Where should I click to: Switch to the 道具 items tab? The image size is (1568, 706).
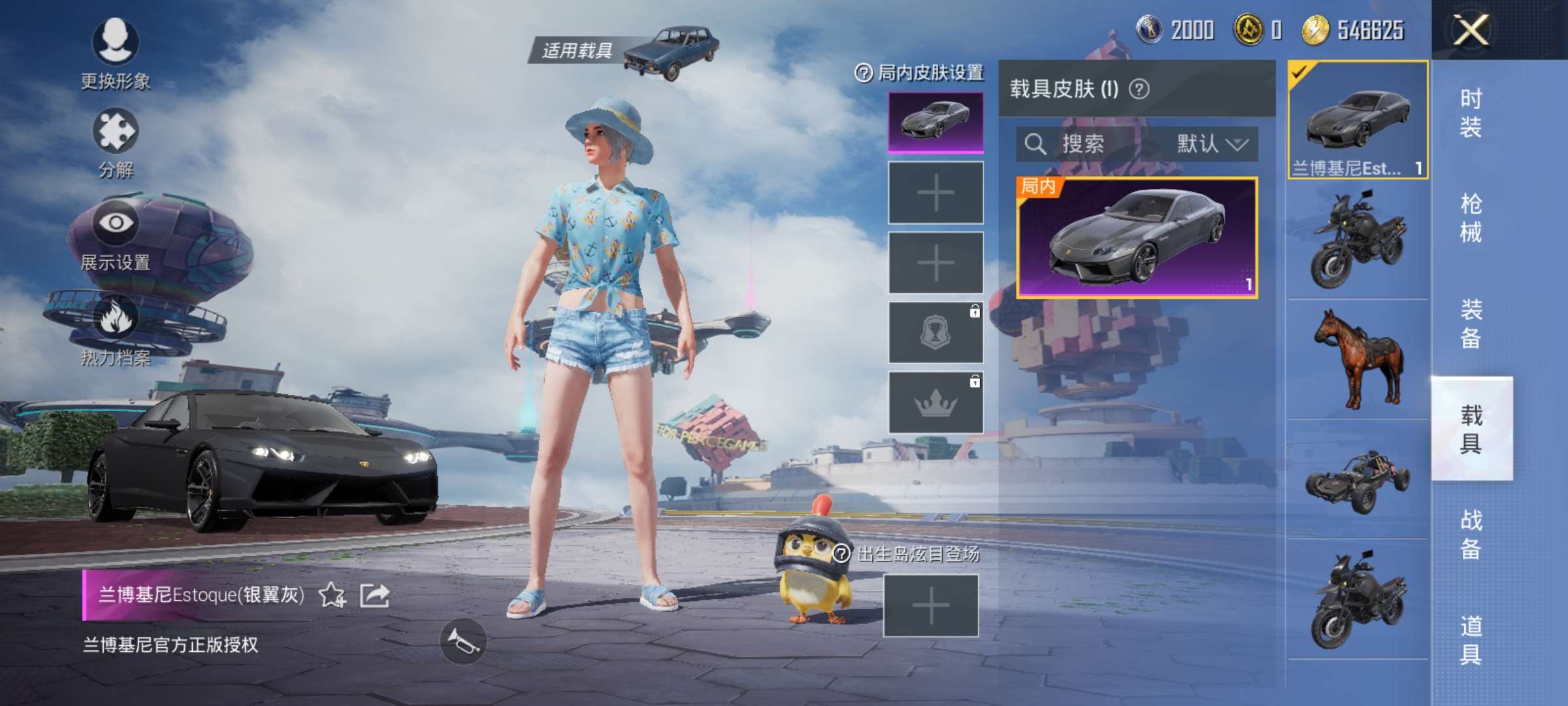tap(1471, 639)
